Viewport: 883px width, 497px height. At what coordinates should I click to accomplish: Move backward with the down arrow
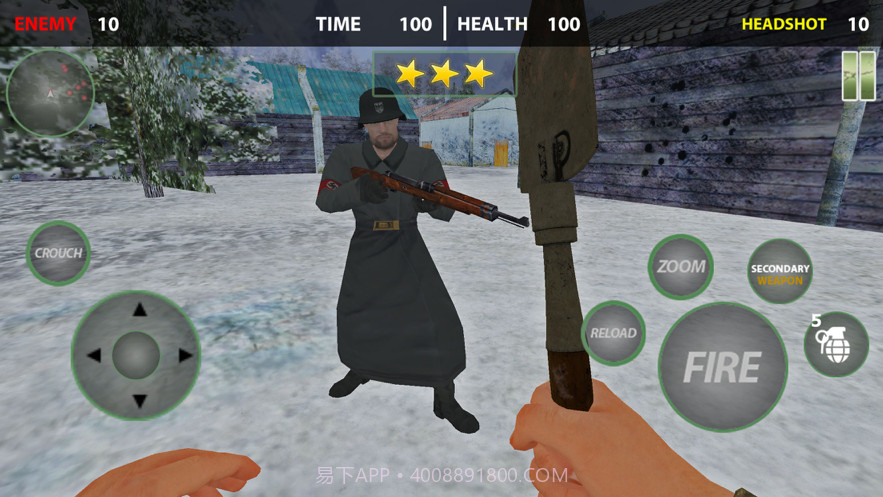[x=140, y=400]
